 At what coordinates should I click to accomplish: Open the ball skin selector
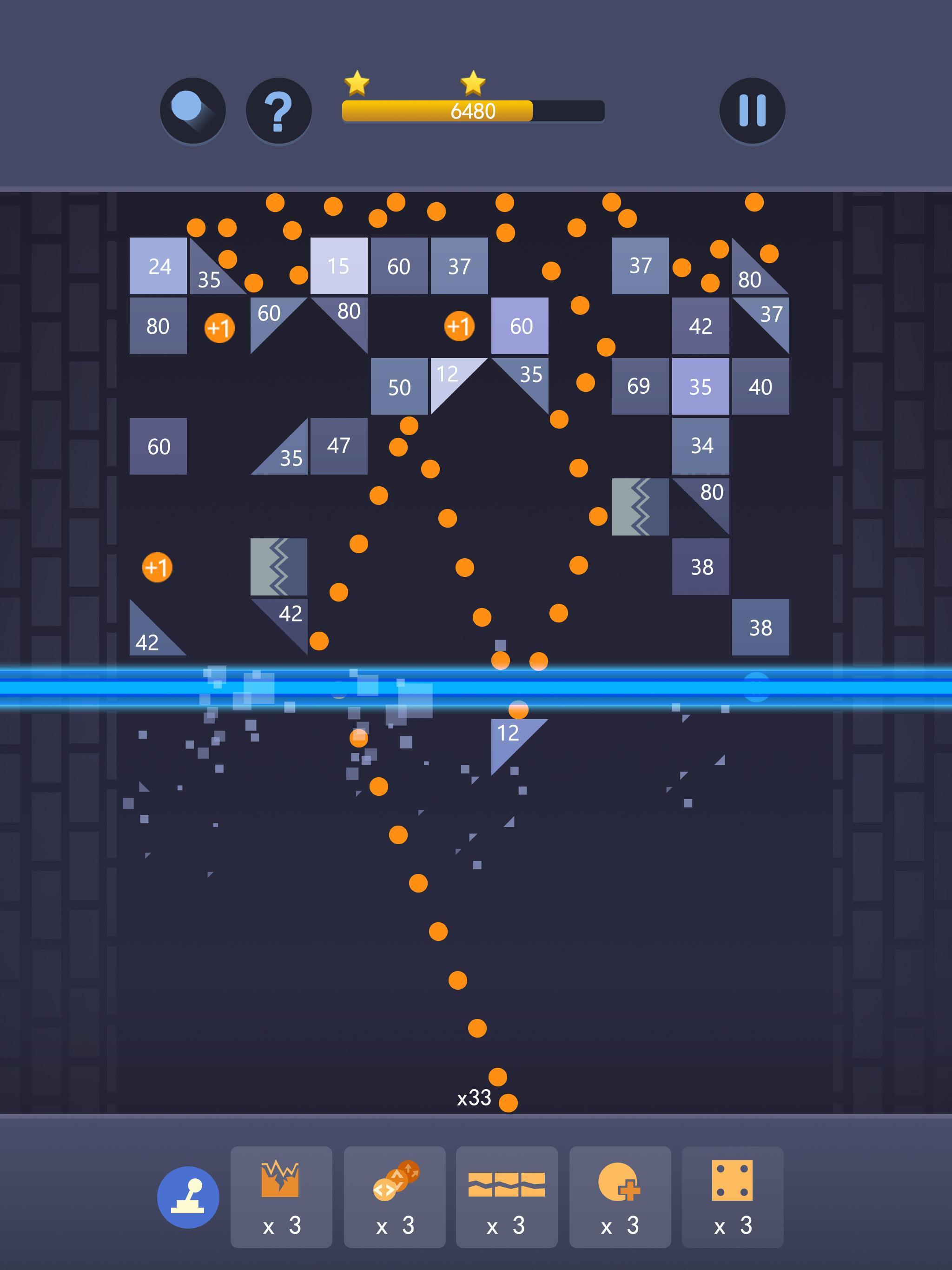pyautogui.click(x=192, y=111)
